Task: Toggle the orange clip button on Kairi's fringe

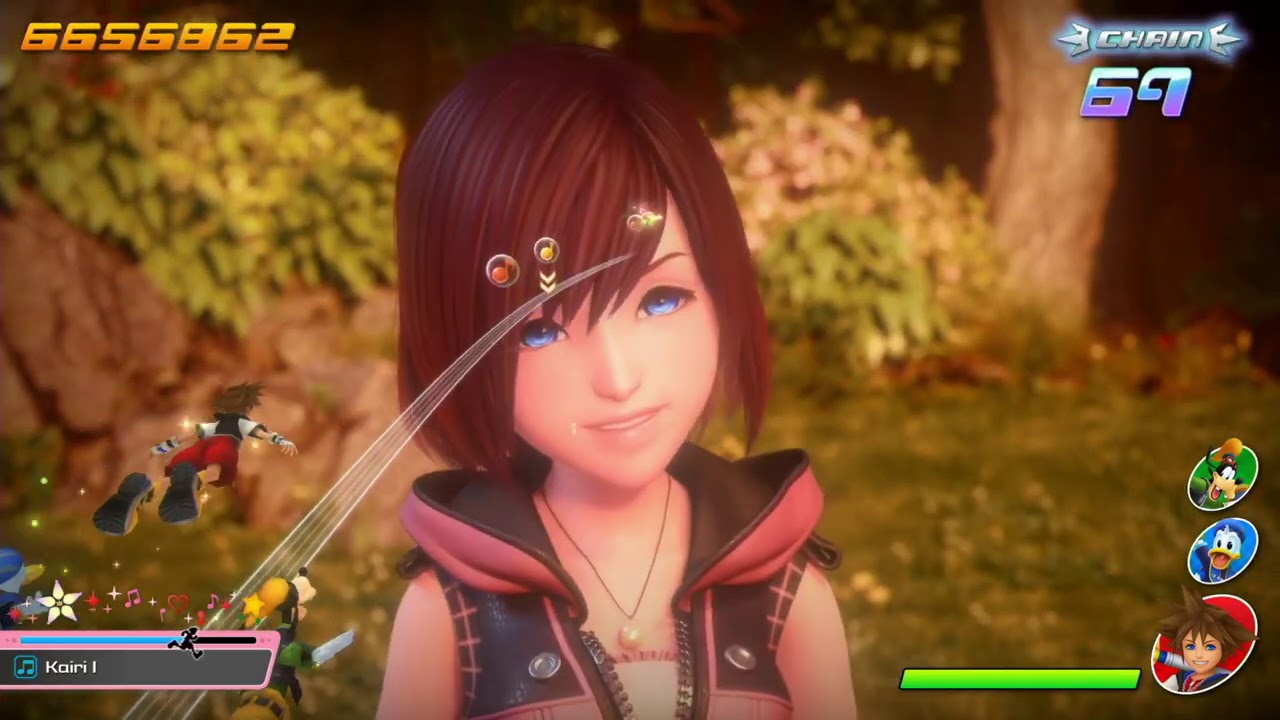Action: 503,271
